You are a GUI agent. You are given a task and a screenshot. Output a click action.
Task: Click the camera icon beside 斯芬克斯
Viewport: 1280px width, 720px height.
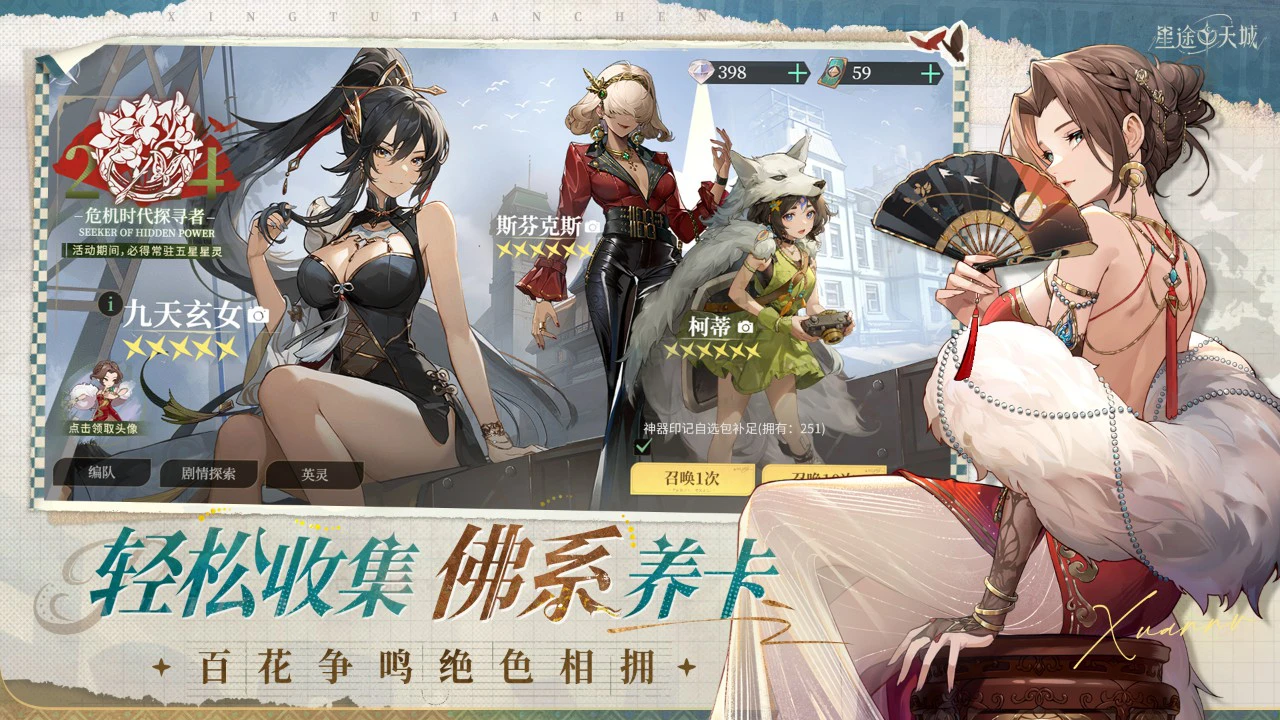click(x=593, y=224)
